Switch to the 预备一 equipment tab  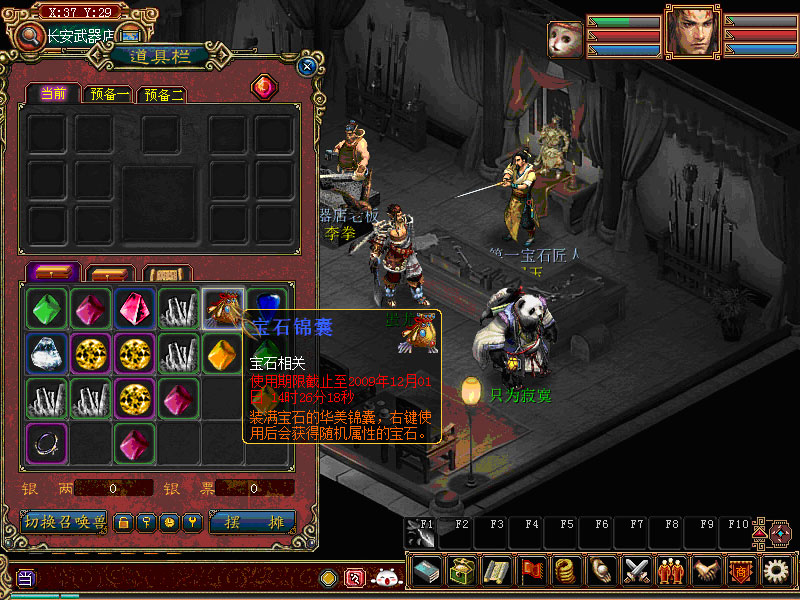coord(109,95)
